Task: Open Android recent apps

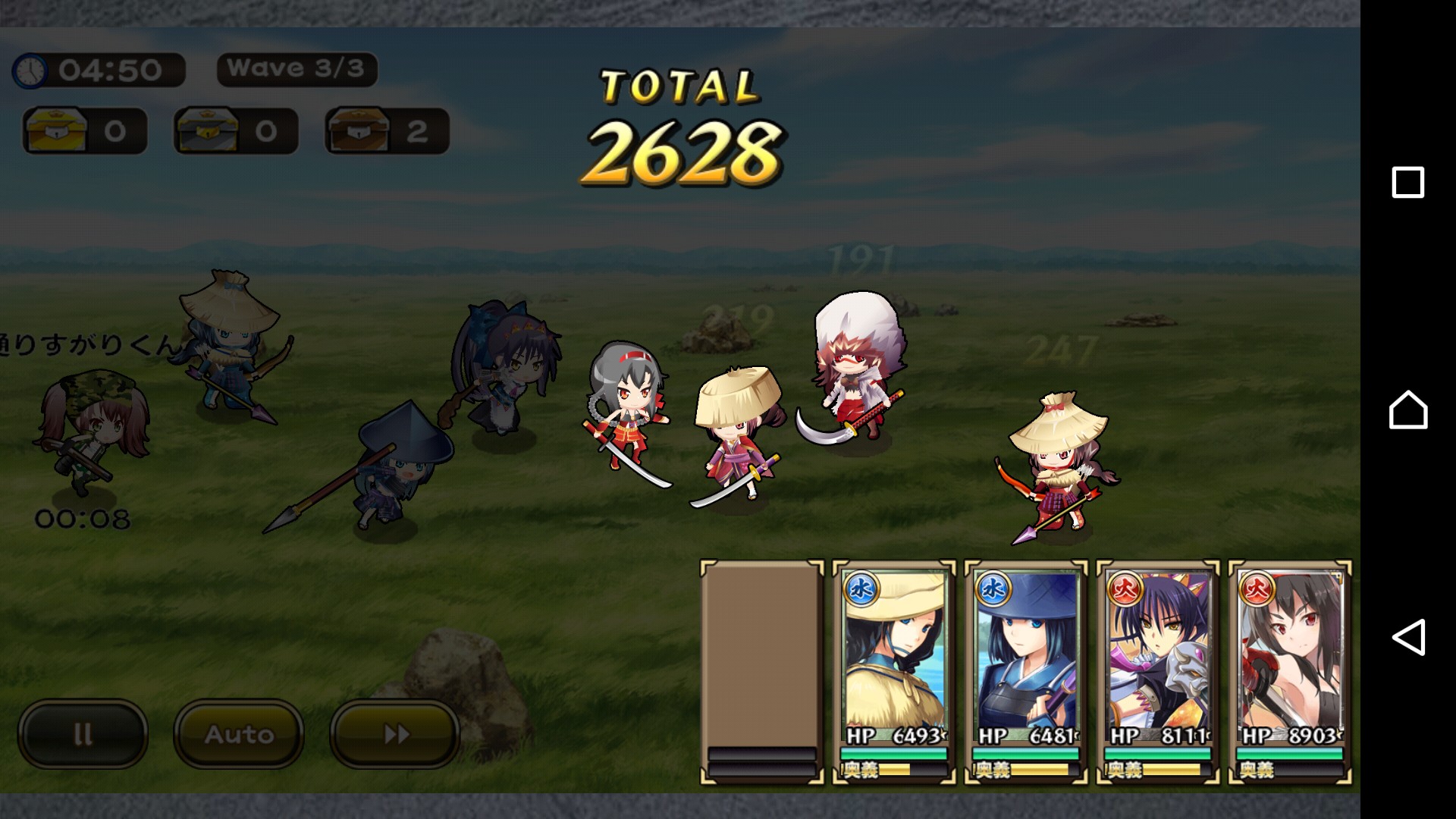Action: 1408,183
